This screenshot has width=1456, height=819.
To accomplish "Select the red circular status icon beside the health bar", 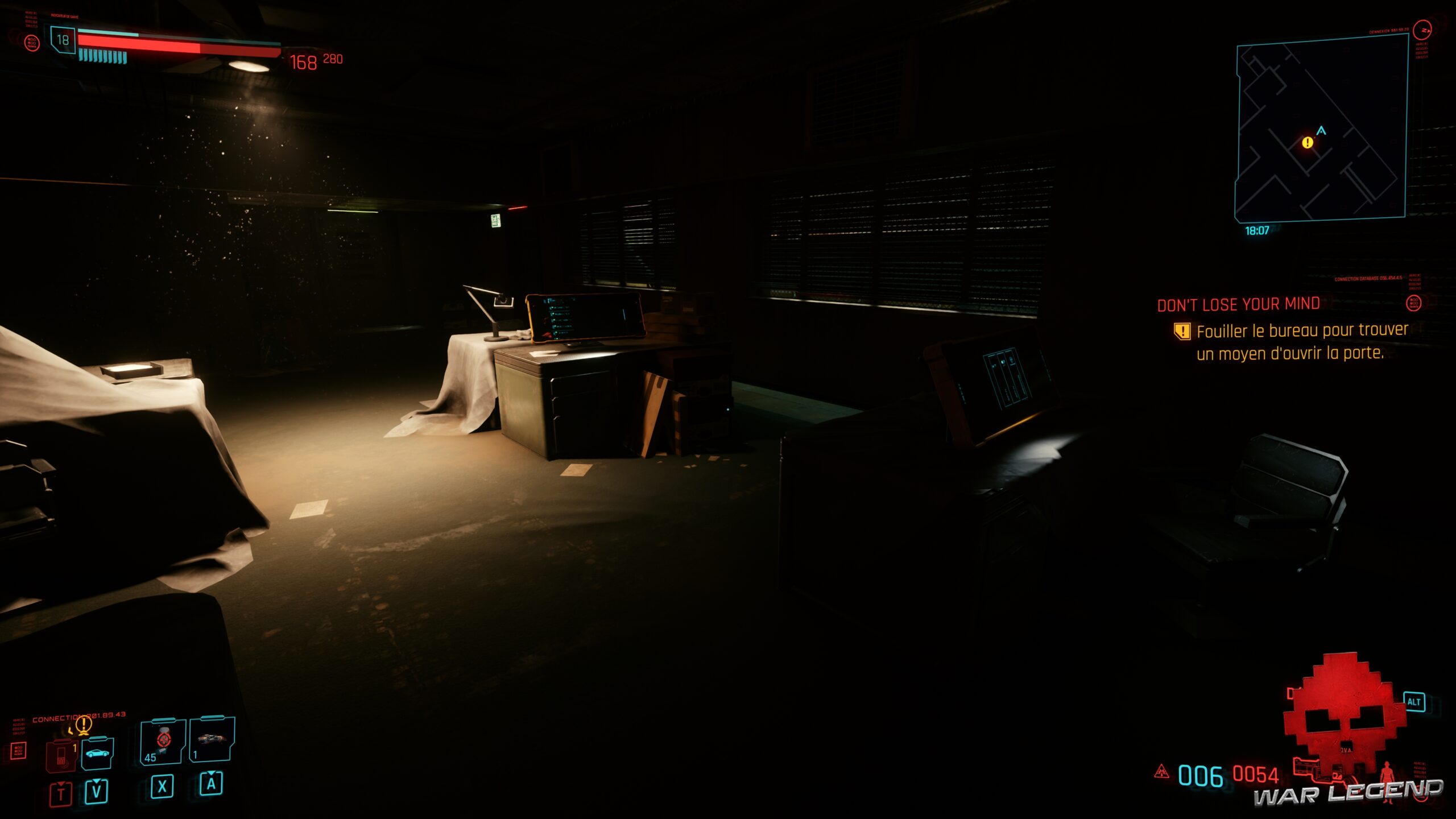I will click(x=32, y=43).
